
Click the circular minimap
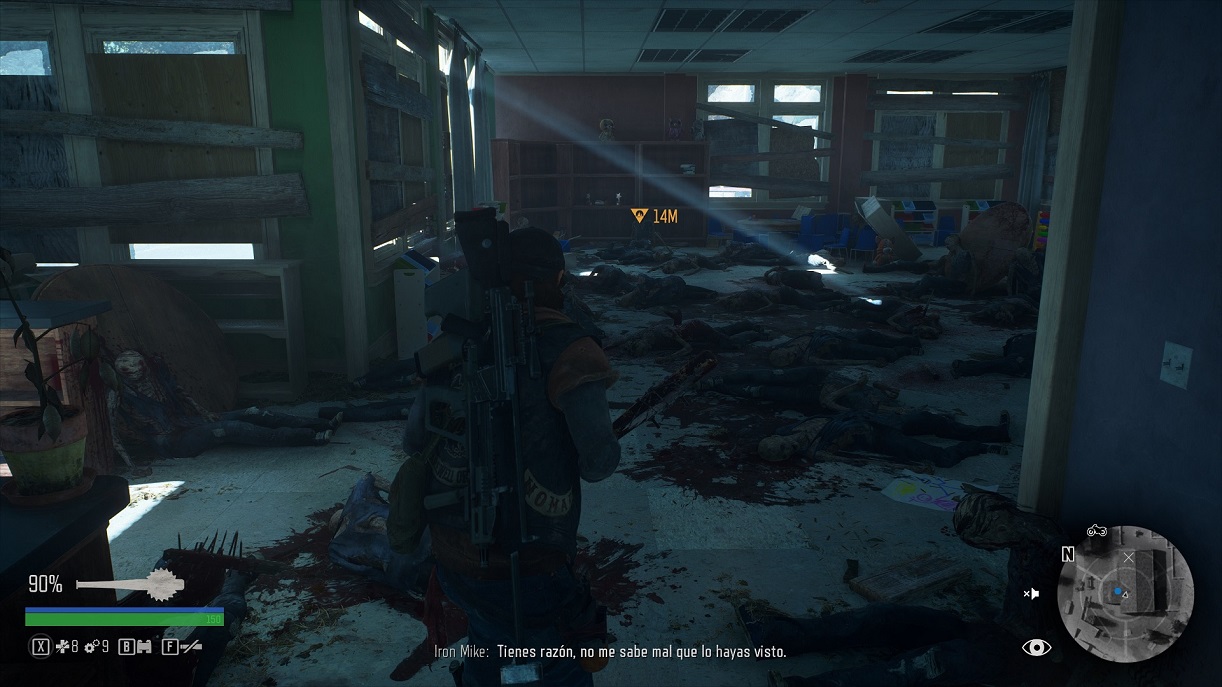1128,594
